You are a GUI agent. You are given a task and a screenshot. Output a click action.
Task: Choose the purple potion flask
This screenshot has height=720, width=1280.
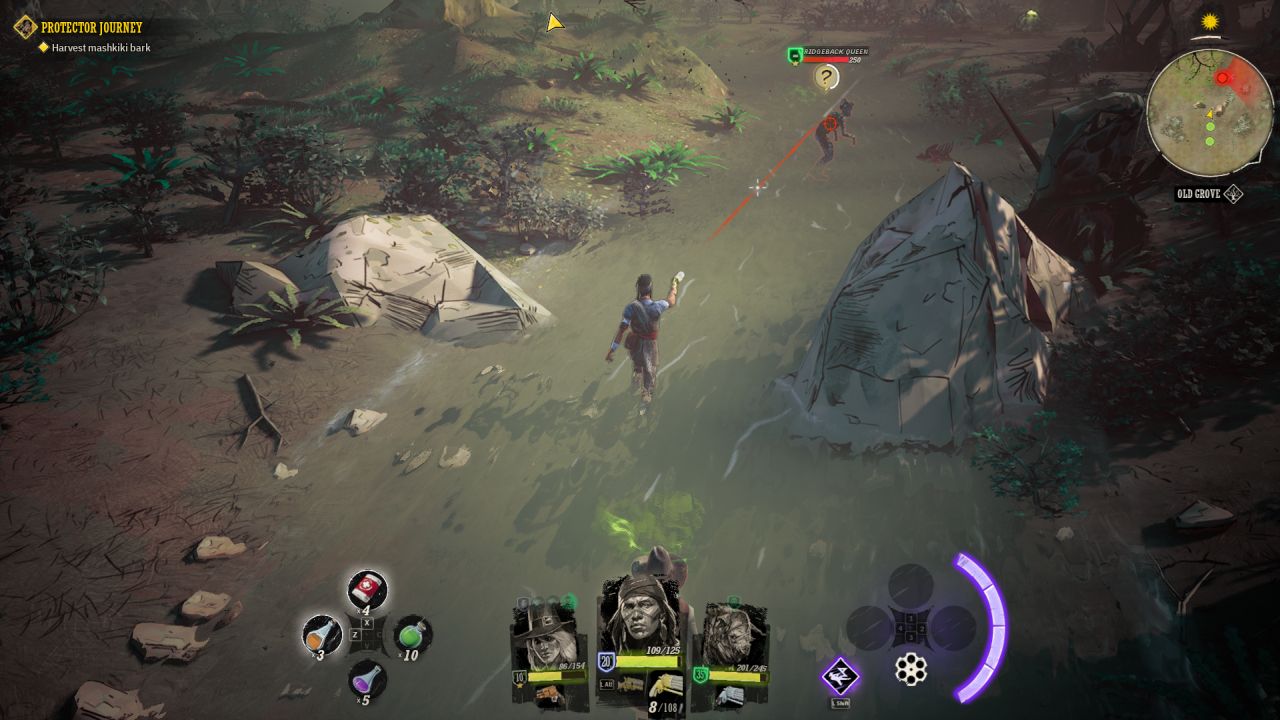(x=367, y=678)
